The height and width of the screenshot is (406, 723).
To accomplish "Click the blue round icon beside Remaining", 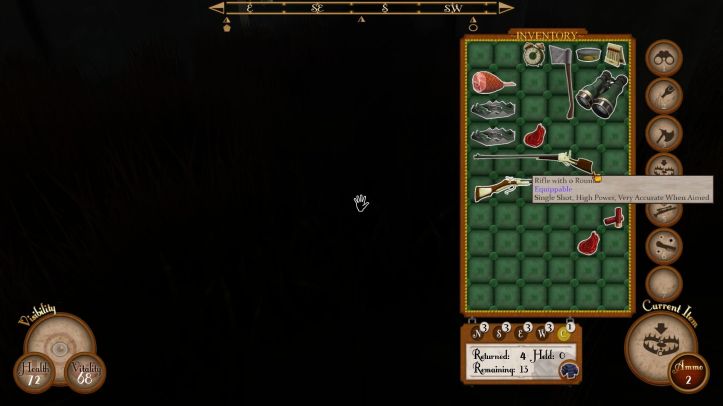I will point(568,370).
